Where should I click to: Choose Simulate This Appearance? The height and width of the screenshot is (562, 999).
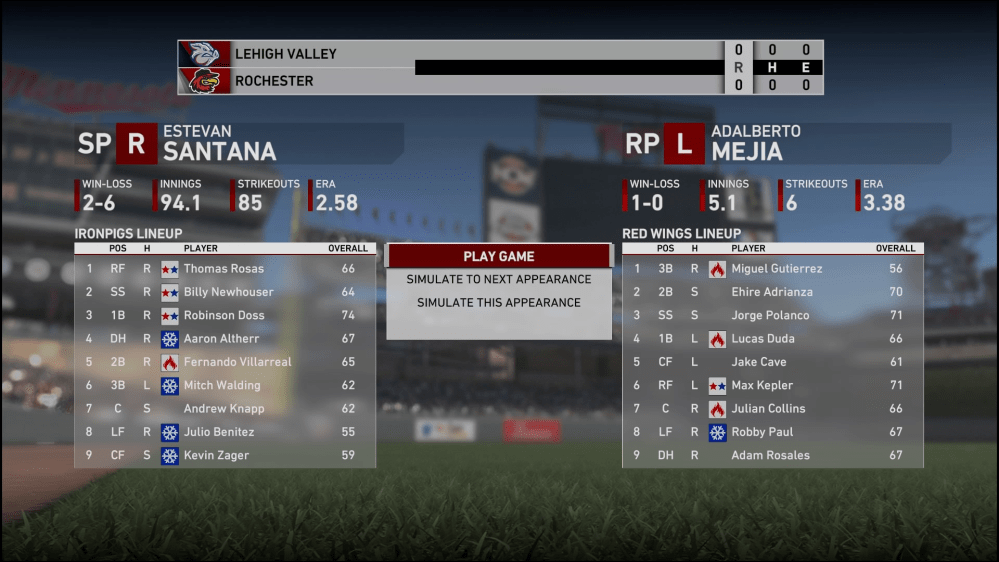coord(498,302)
